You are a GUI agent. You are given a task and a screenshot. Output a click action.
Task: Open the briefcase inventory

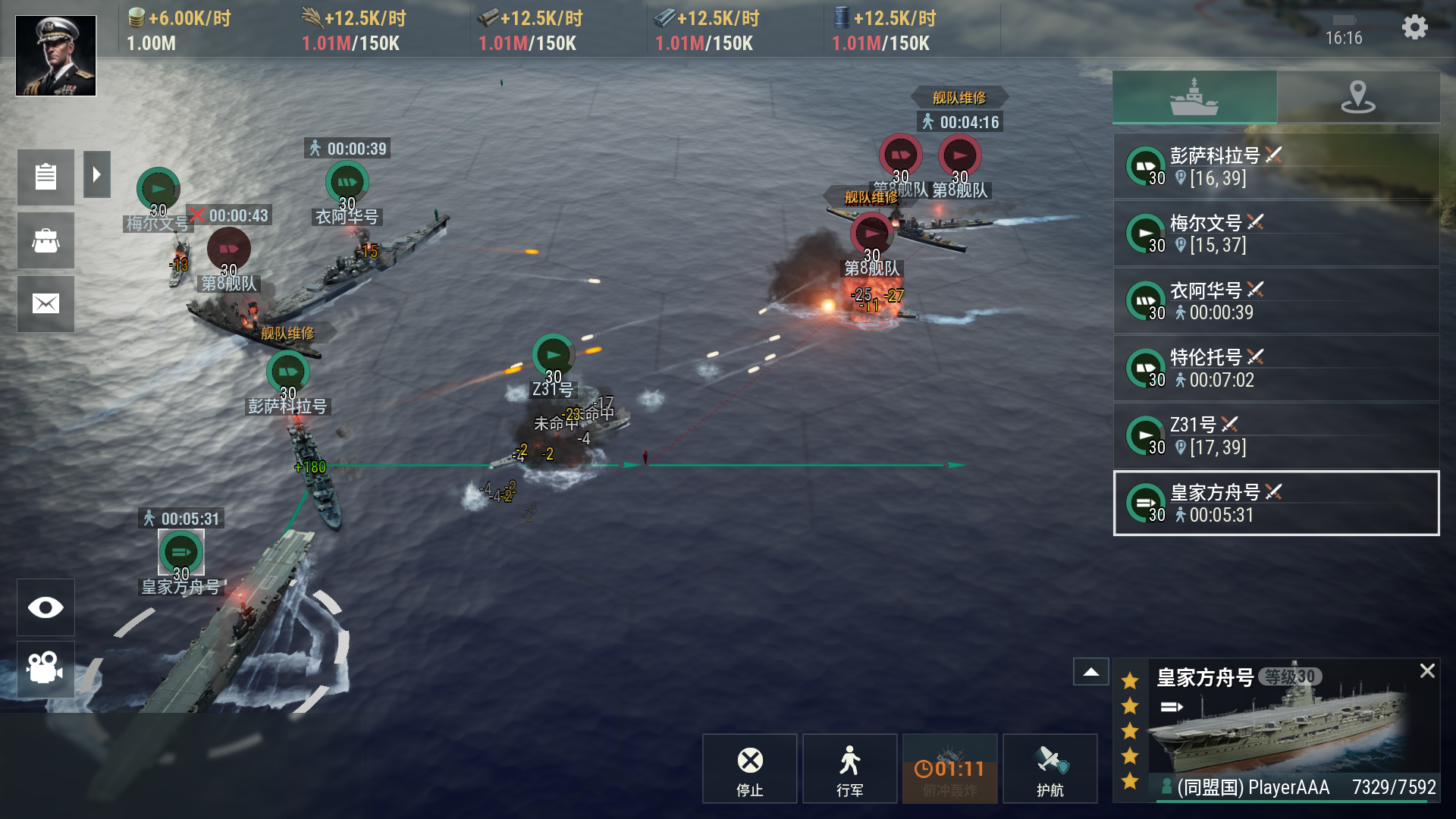coord(45,240)
